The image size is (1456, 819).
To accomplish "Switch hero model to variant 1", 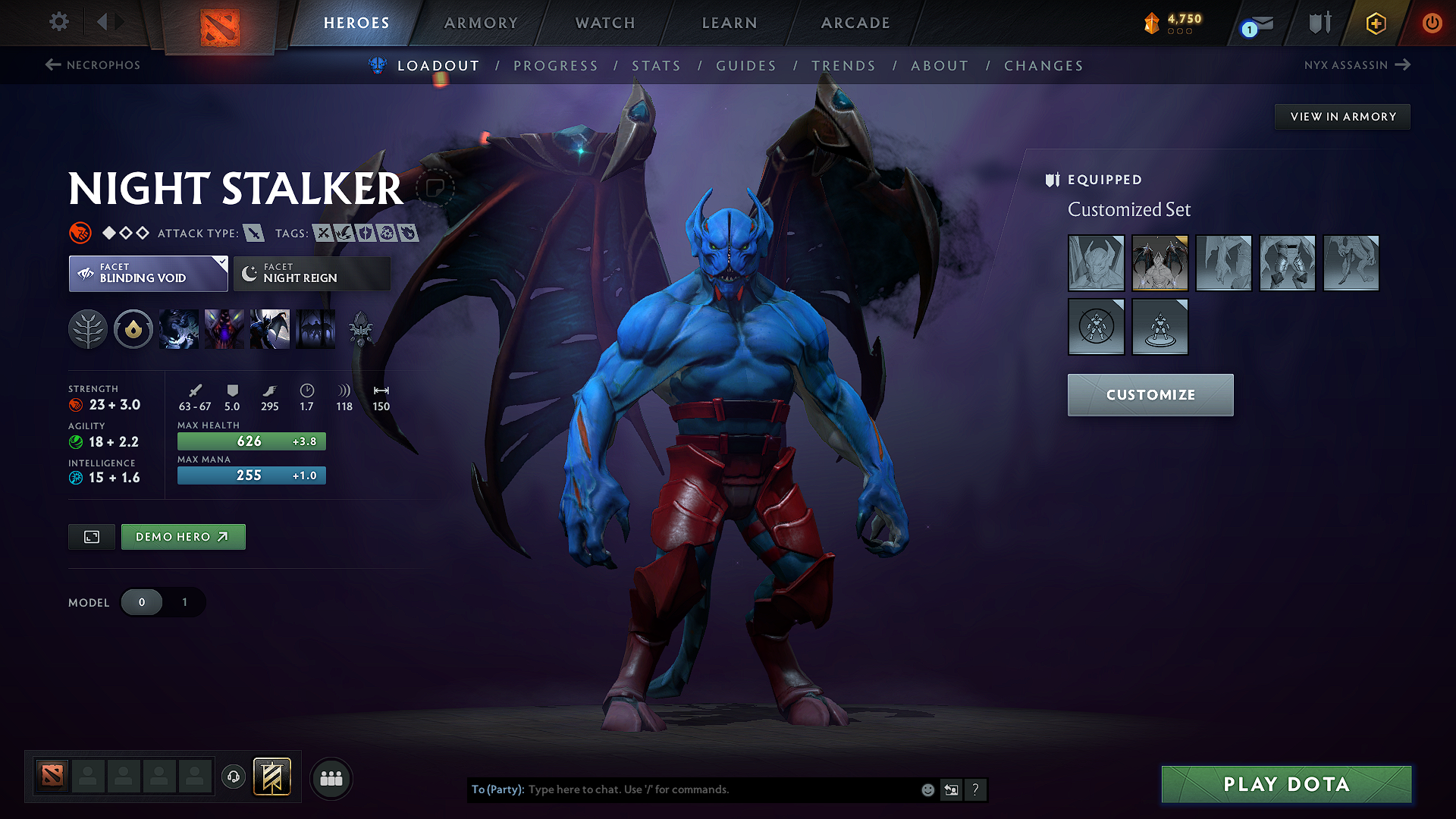I will click(184, 602).
